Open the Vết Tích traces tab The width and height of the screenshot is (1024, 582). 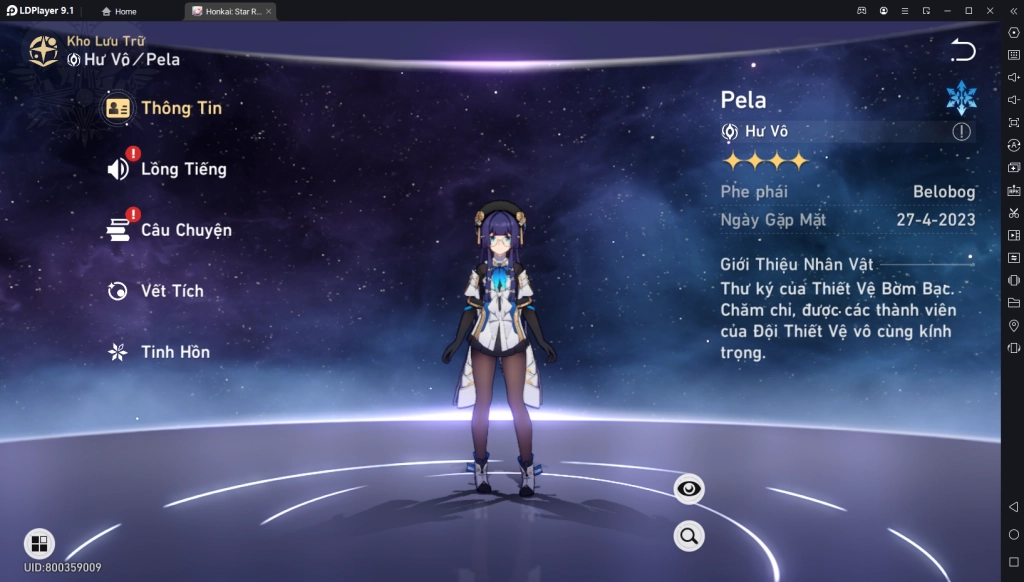(155, 291)
